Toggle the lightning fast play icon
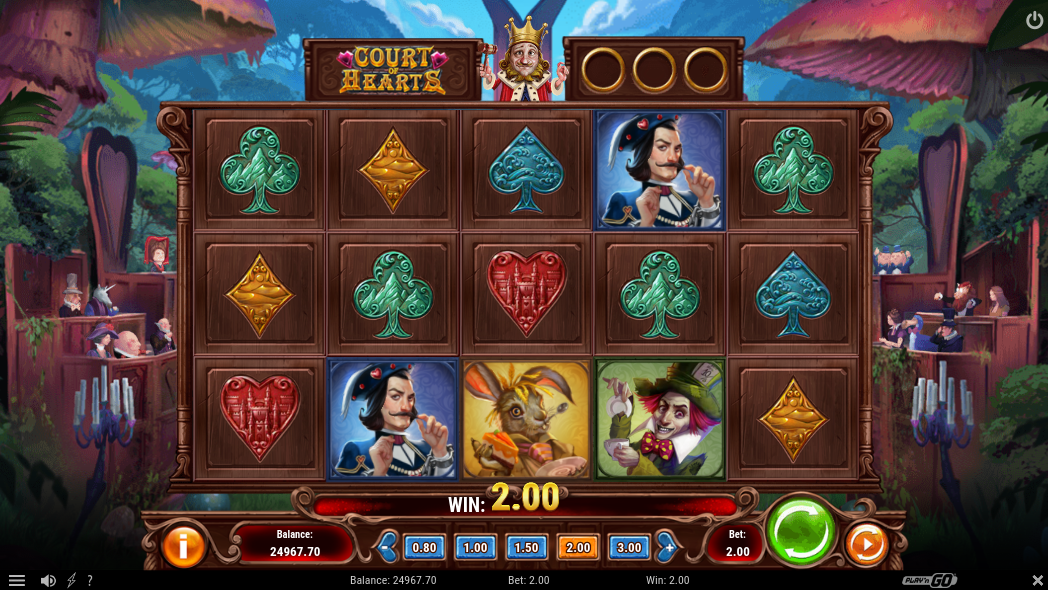 pyautogui.click(x=71, y=580)
